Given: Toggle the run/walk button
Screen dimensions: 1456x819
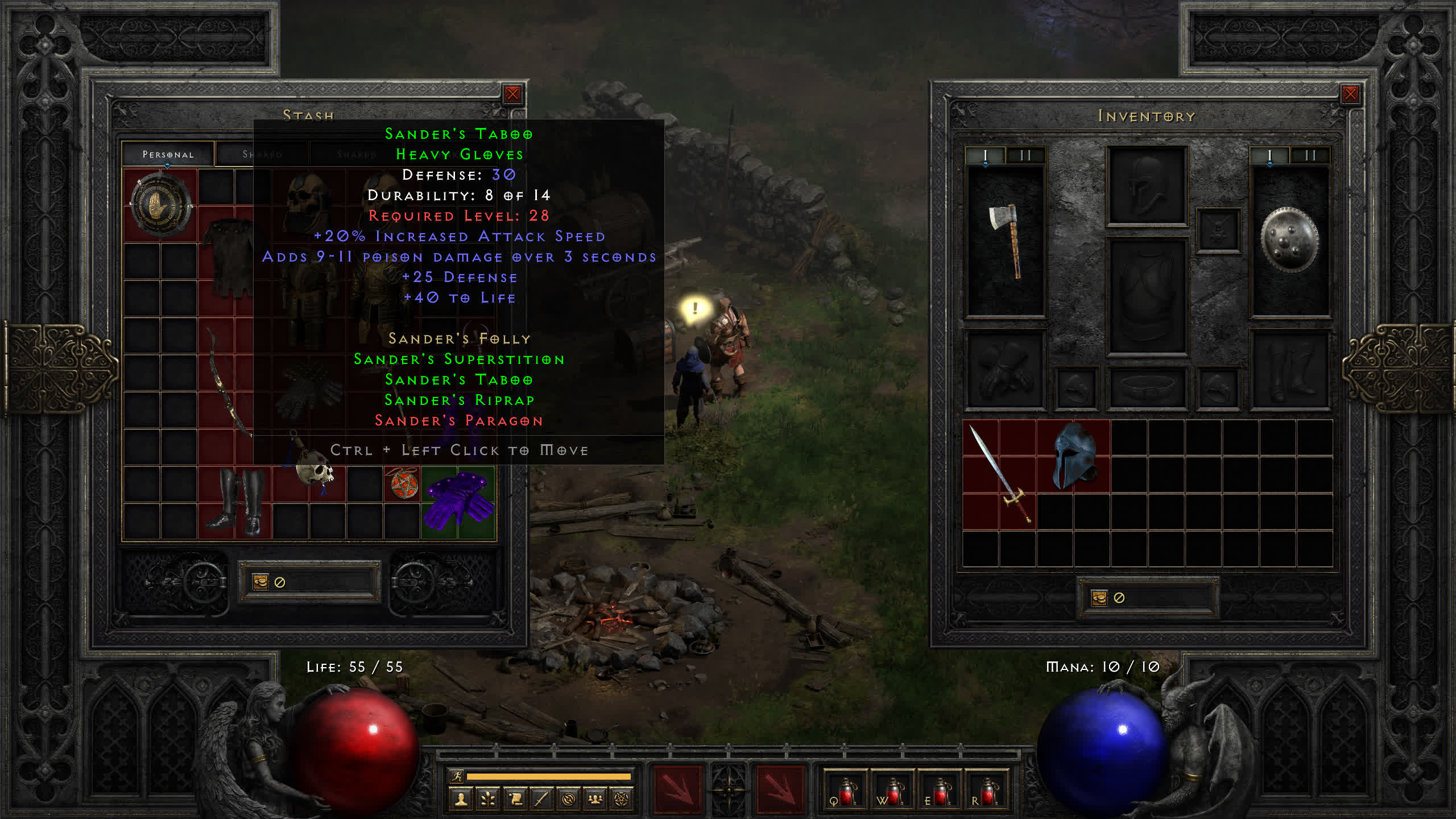Looking at the screenshot, I should point(457,776).
